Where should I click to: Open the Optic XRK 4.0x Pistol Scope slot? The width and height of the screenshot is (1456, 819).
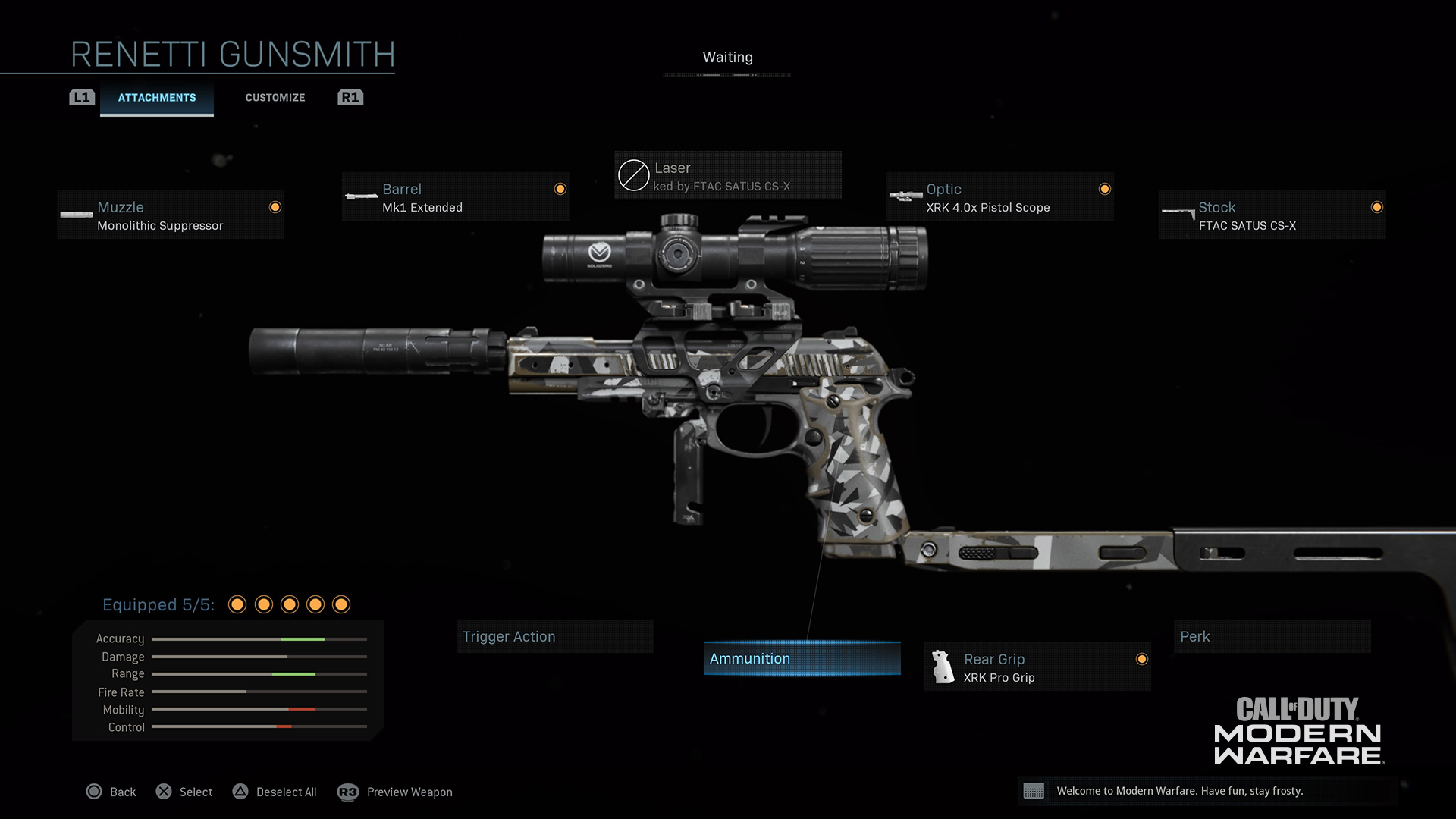coord(999,197)
